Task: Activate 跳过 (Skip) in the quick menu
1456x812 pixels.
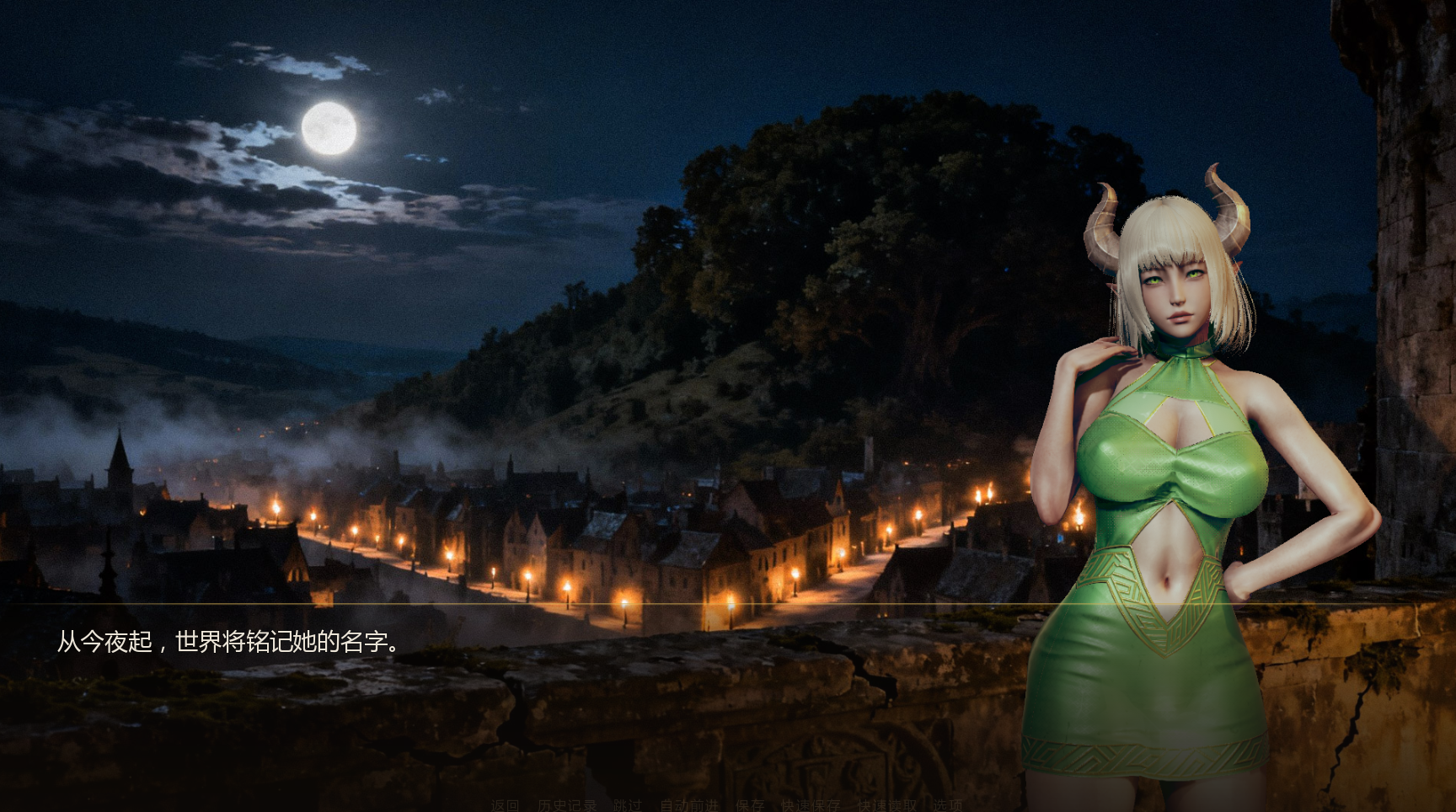Action: coord(627,805)
